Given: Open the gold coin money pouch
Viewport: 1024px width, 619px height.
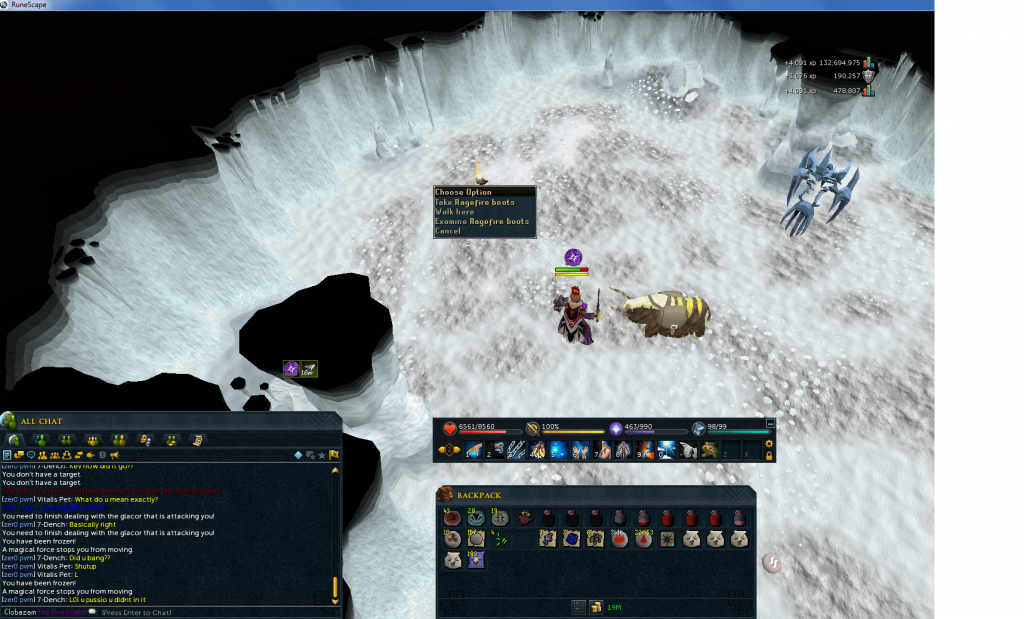Looking at the screenshot, I should pos(595,606).
